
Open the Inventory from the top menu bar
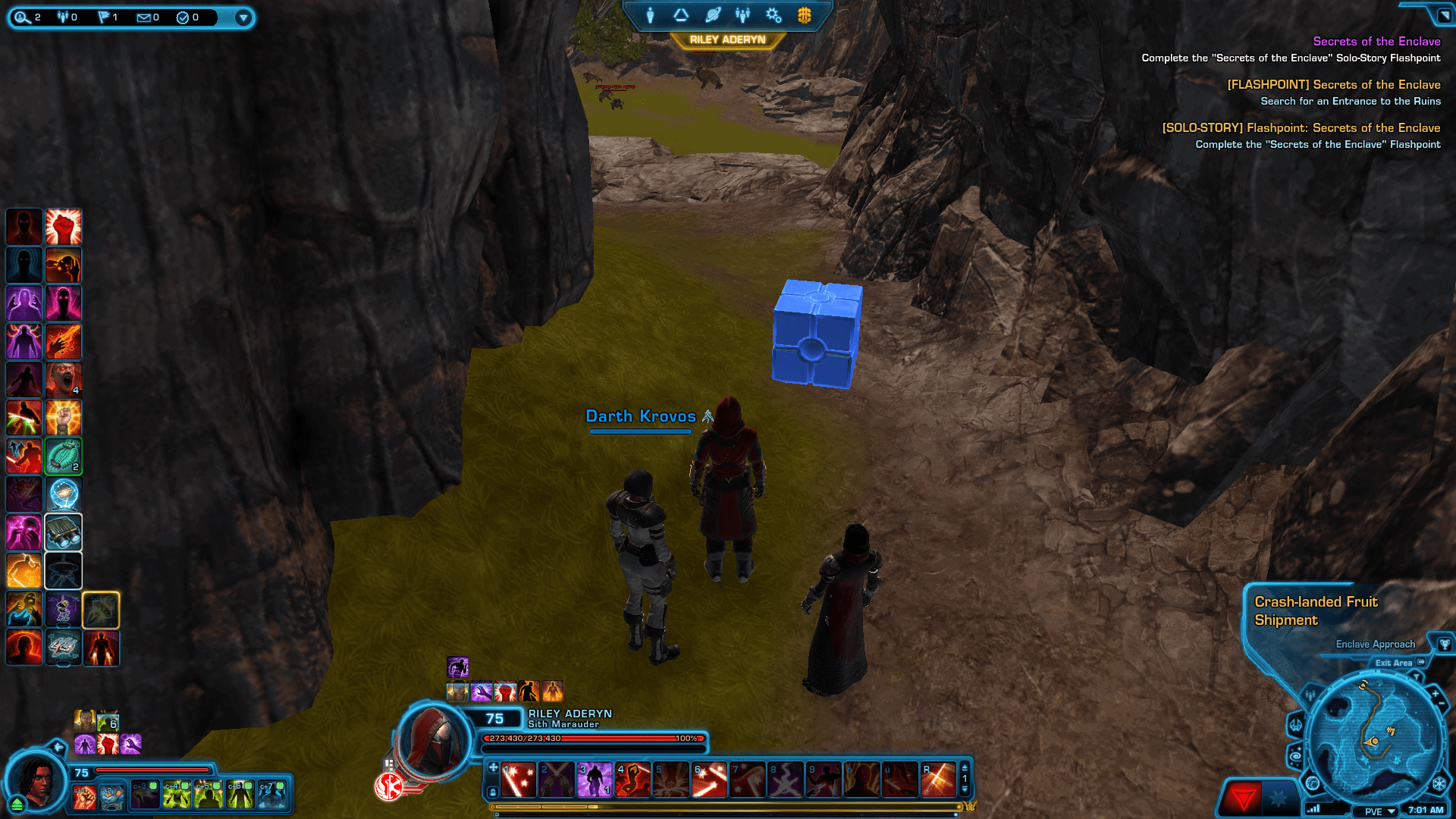click(x=682, y=15)
